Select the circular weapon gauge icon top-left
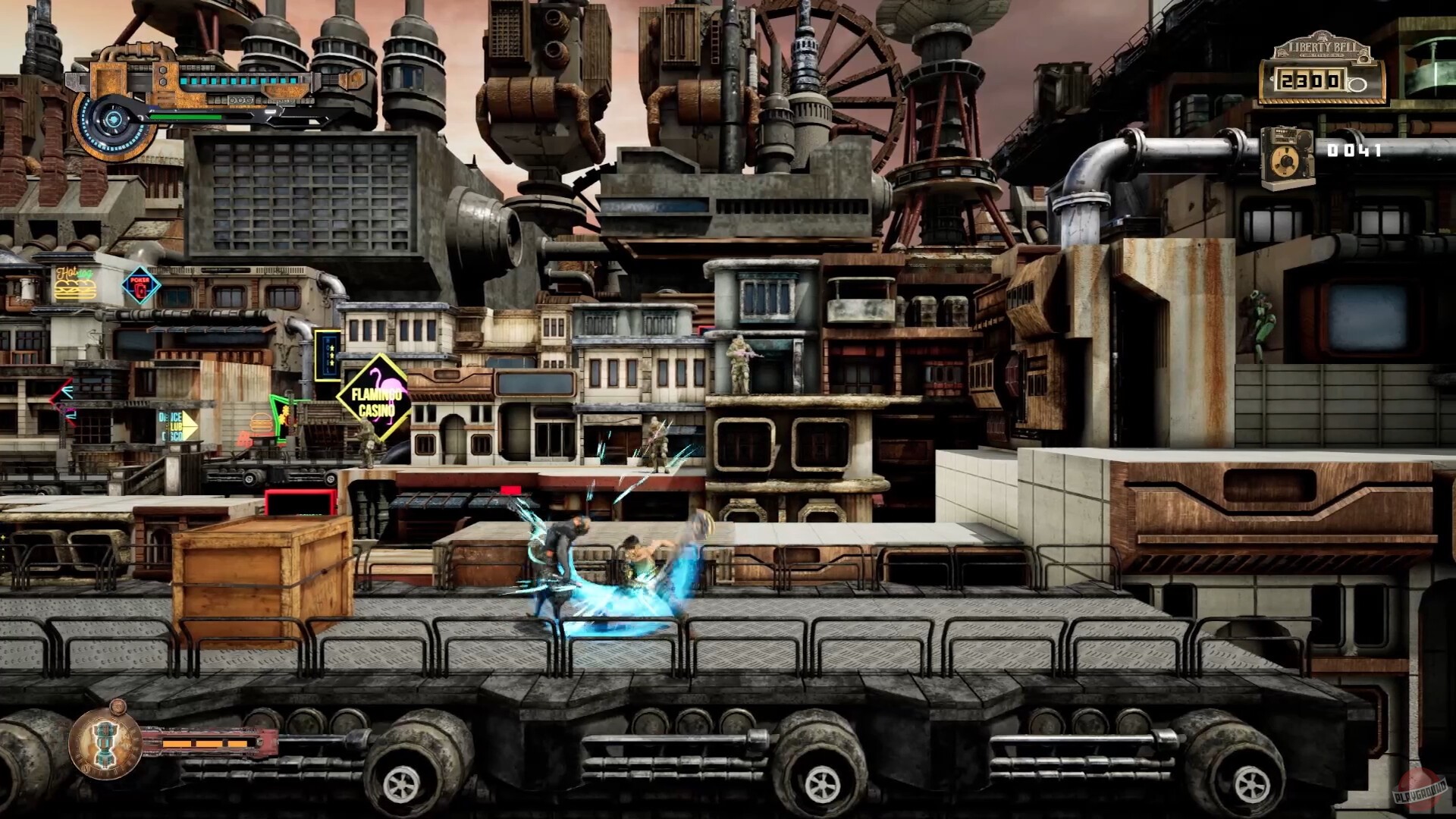 click(115, 120)
